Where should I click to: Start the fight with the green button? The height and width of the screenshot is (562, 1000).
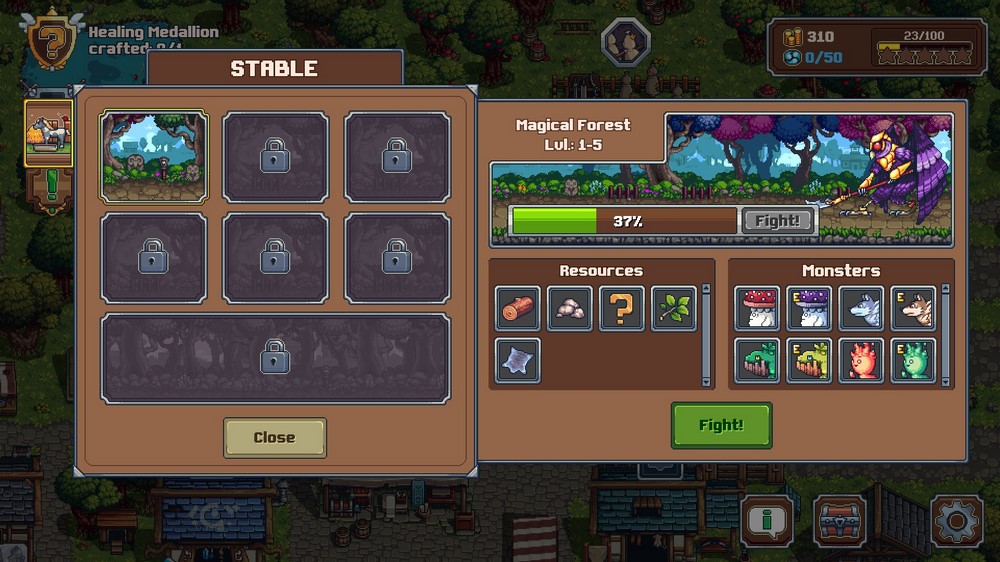click(721, 425)
